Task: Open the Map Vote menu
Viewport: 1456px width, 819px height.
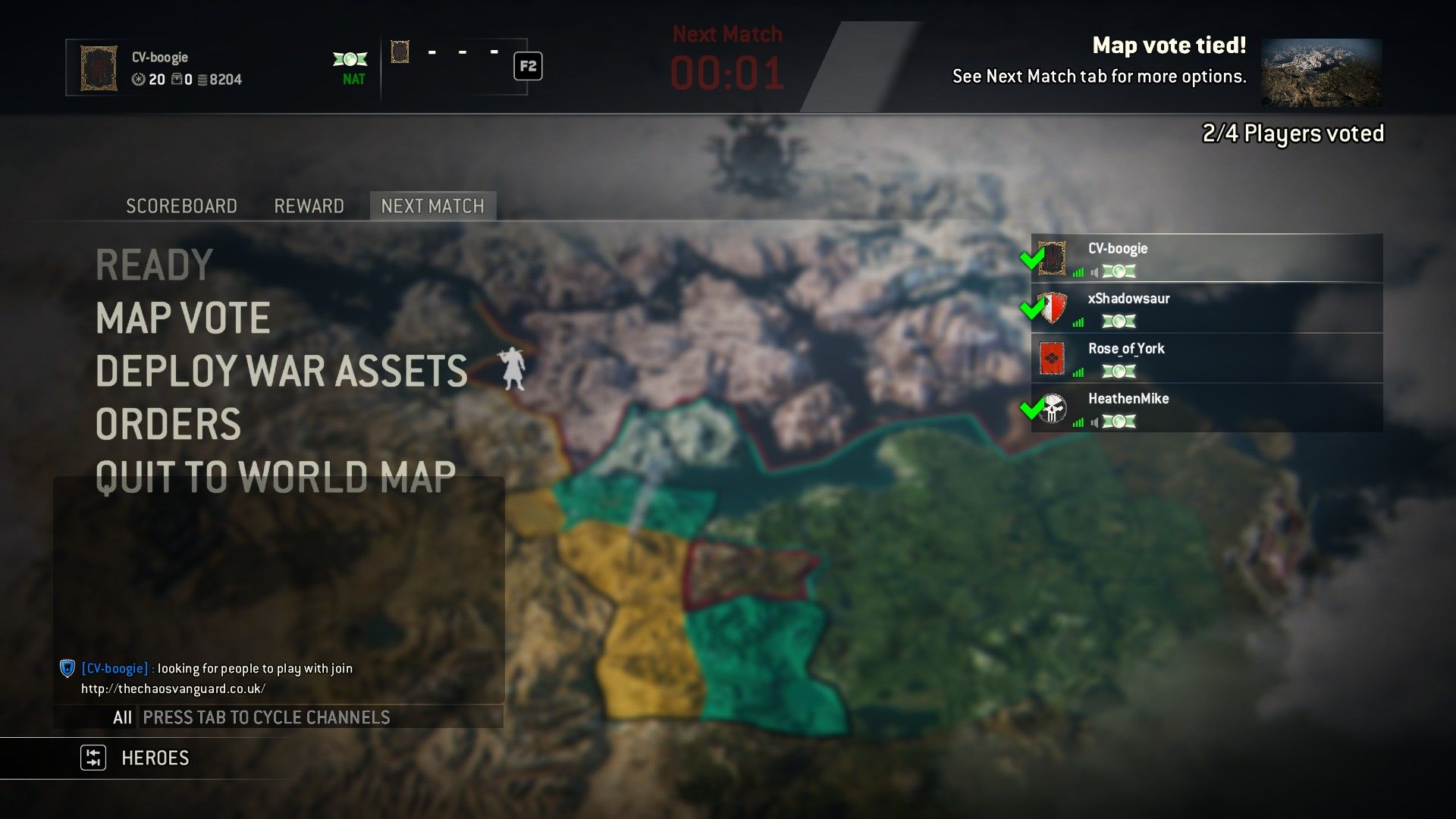Action: click(x=183, y=318)
